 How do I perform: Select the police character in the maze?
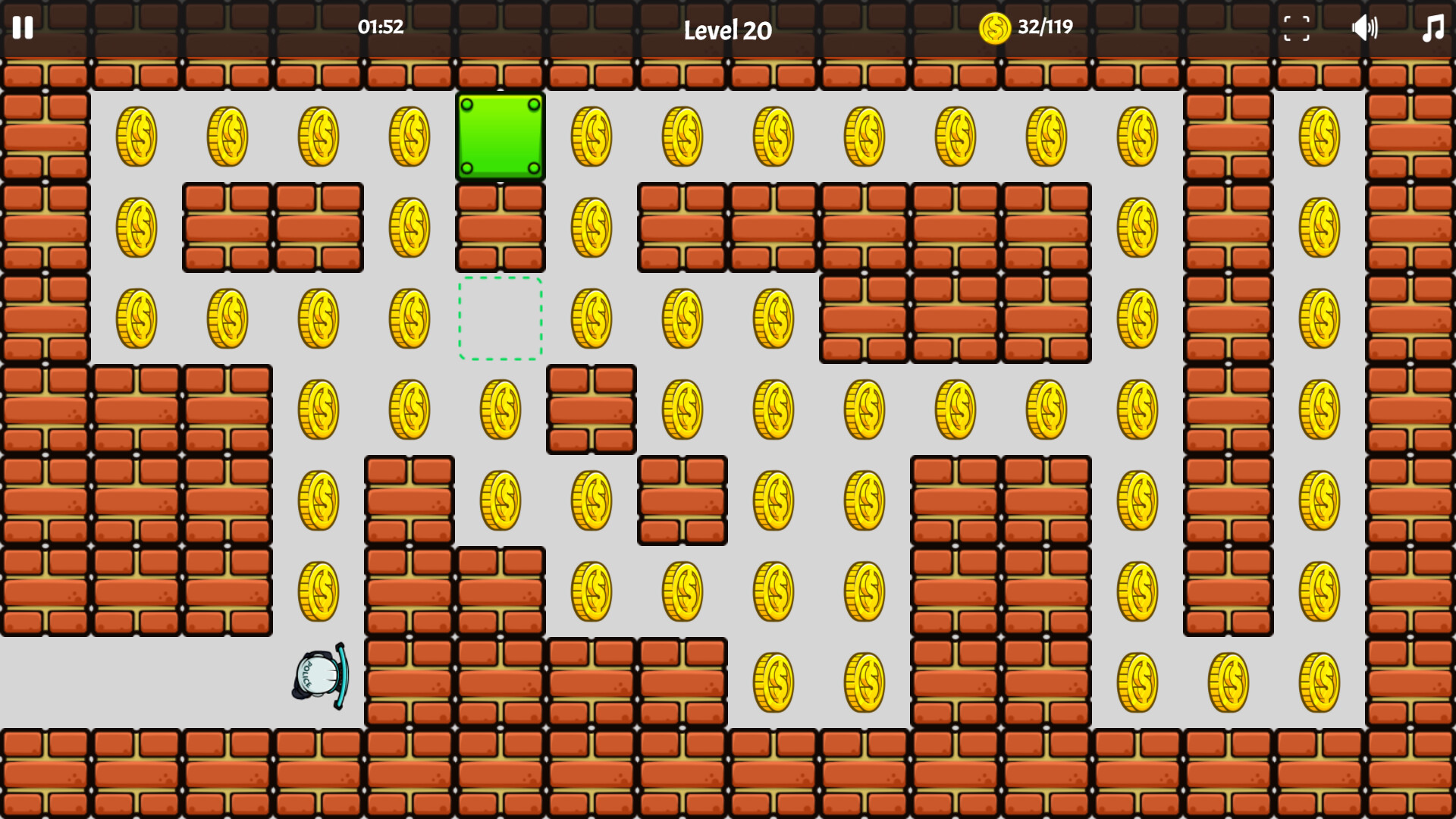point(317,675)
